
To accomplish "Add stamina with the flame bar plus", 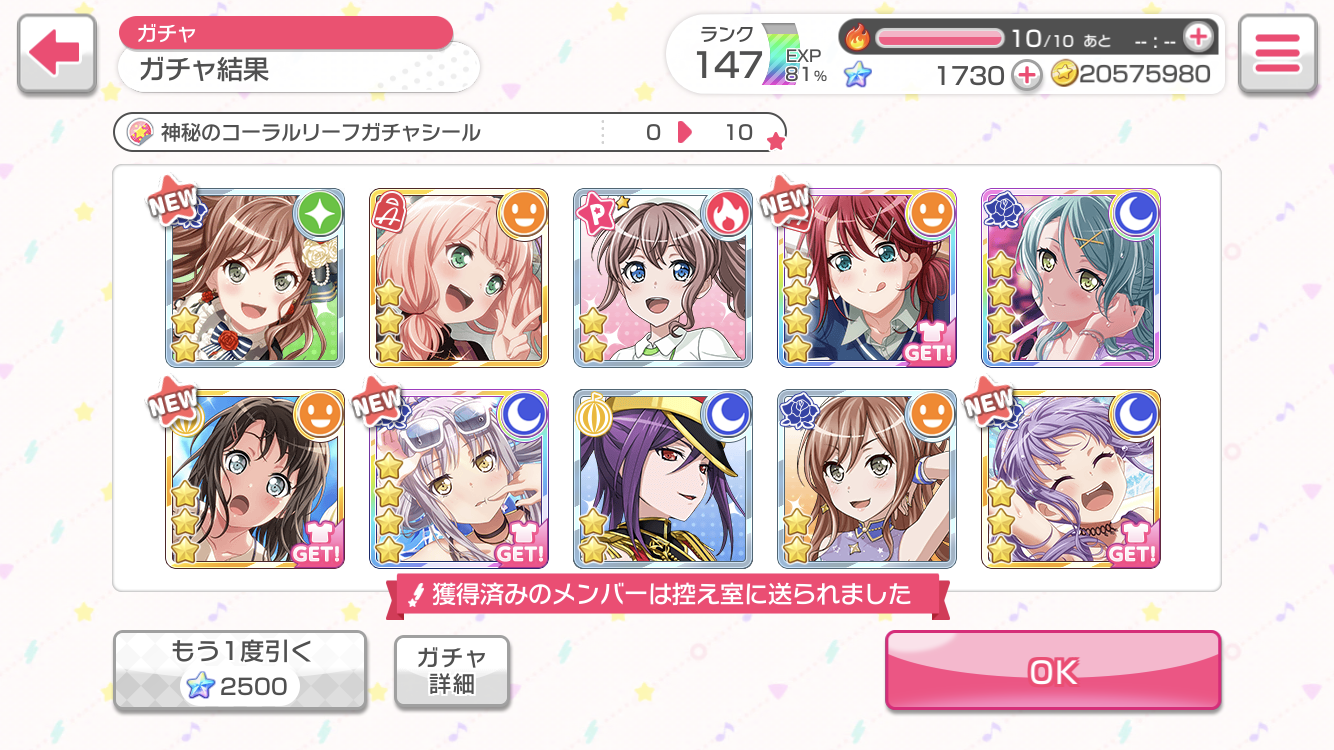I will click(x=1197, y=38).
